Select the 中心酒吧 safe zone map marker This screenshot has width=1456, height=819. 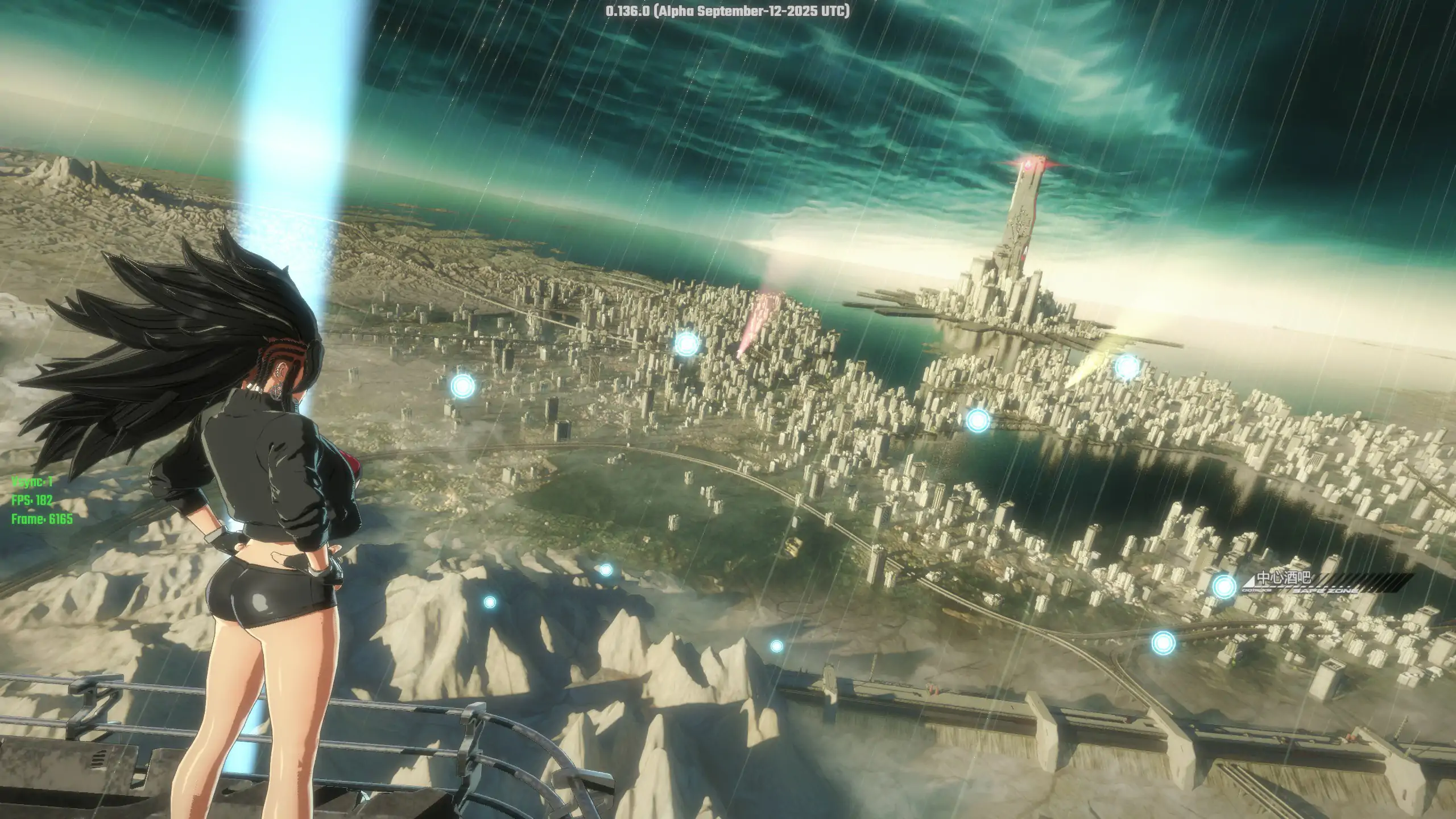[1224, 586]
